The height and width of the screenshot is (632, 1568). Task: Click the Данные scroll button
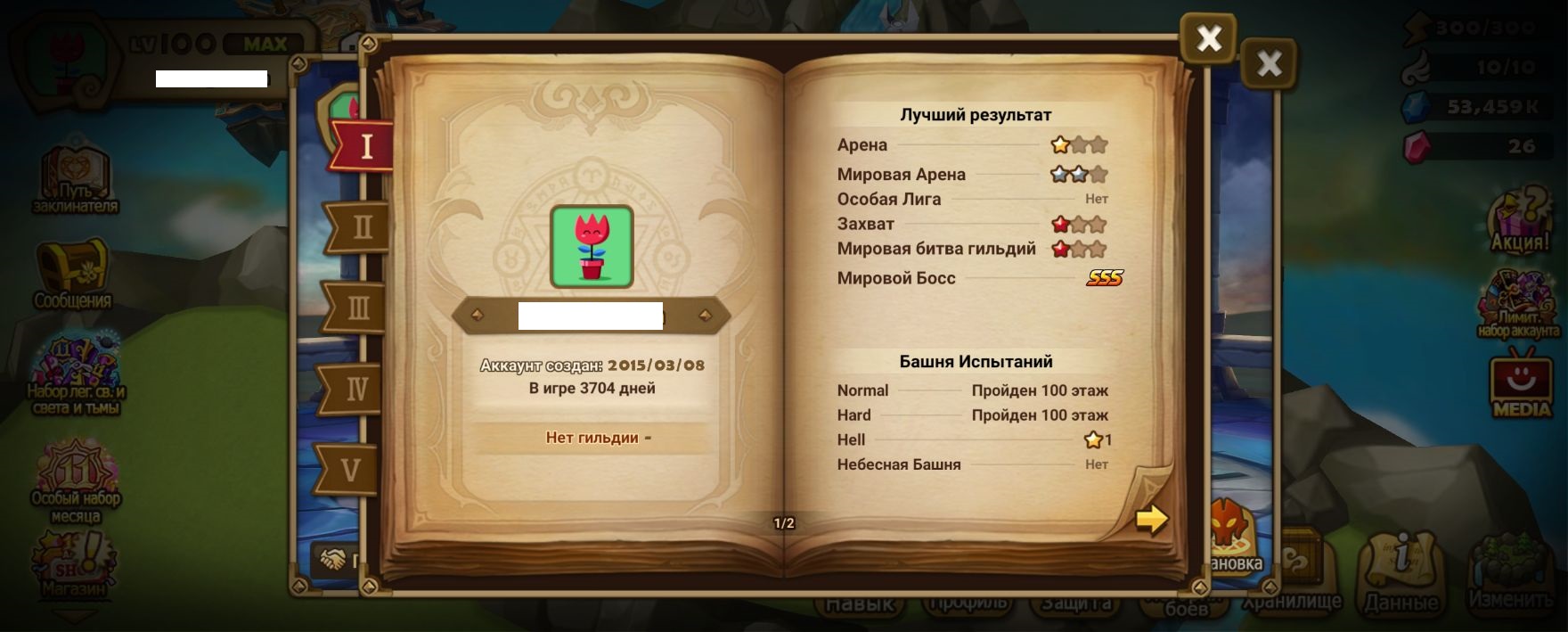click(x=1401, y=574)
